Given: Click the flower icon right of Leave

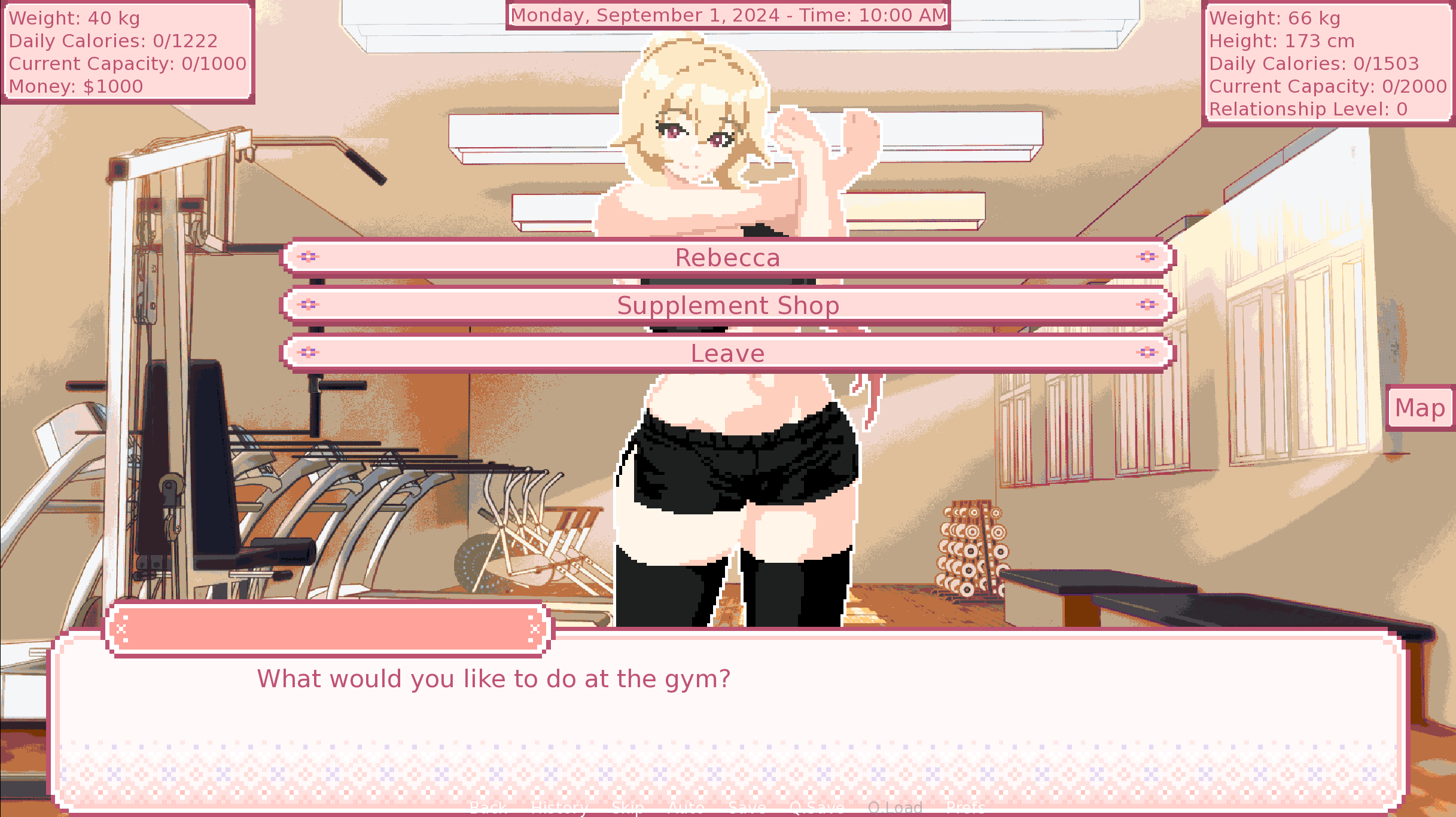Looking at the screenshot, I should coord(1147,353).
